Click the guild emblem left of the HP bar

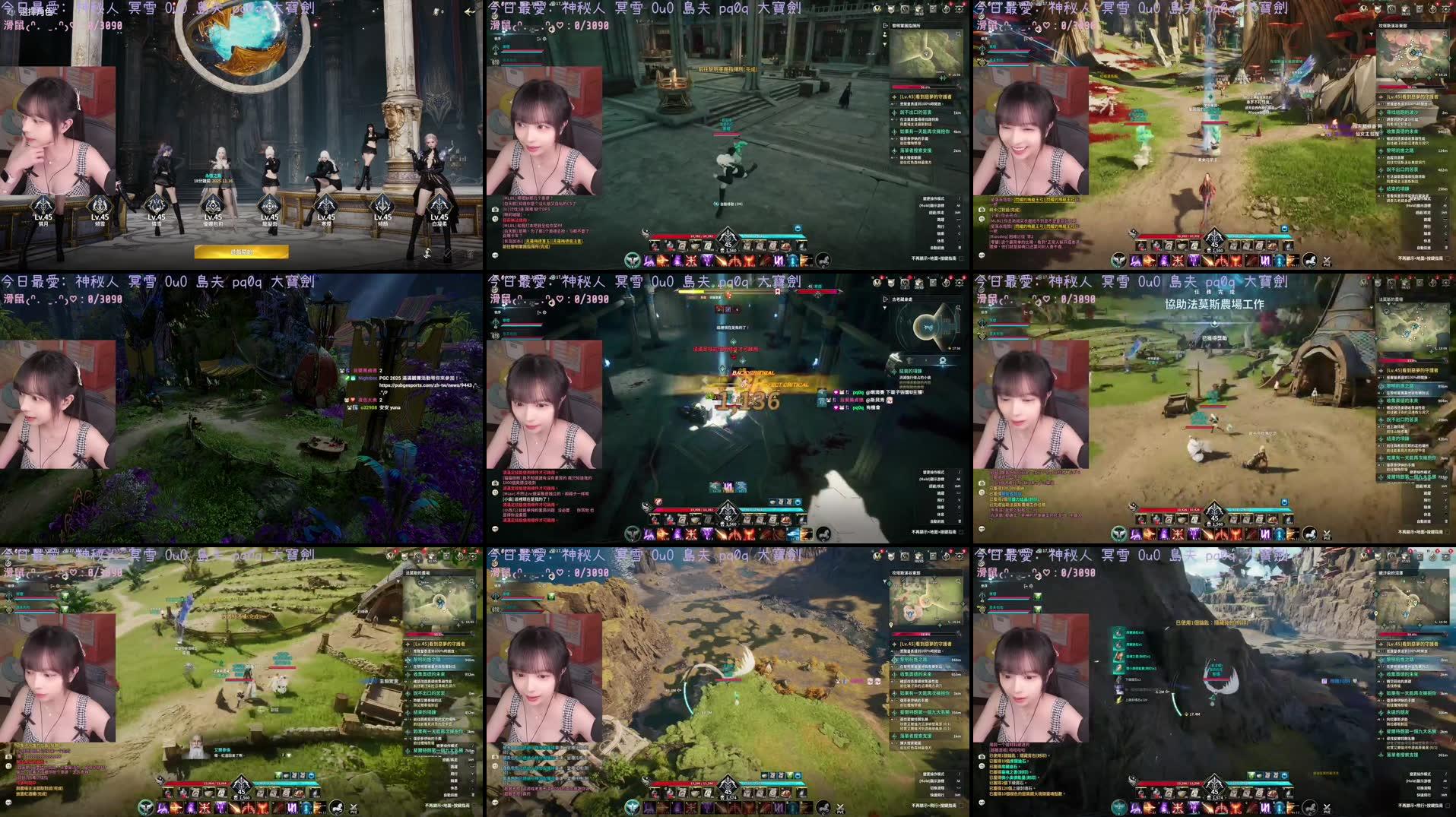pos(644,233)
